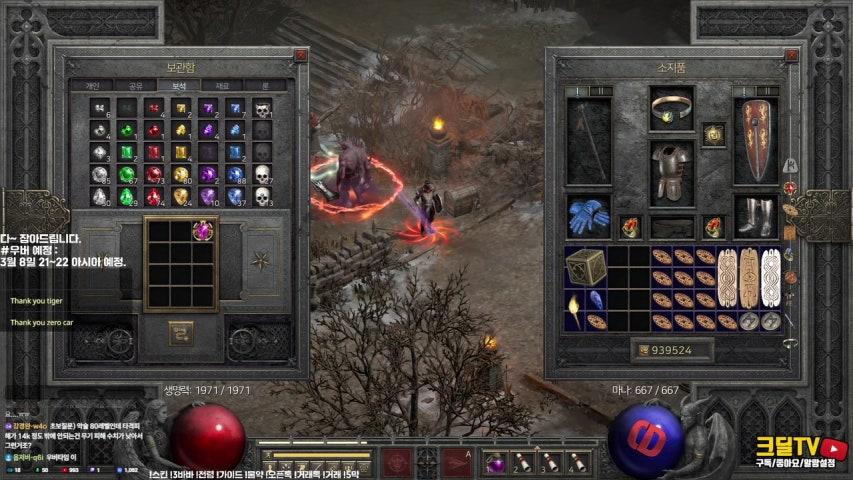Close the stash window
853x480 pixels.
pos(301,56)
